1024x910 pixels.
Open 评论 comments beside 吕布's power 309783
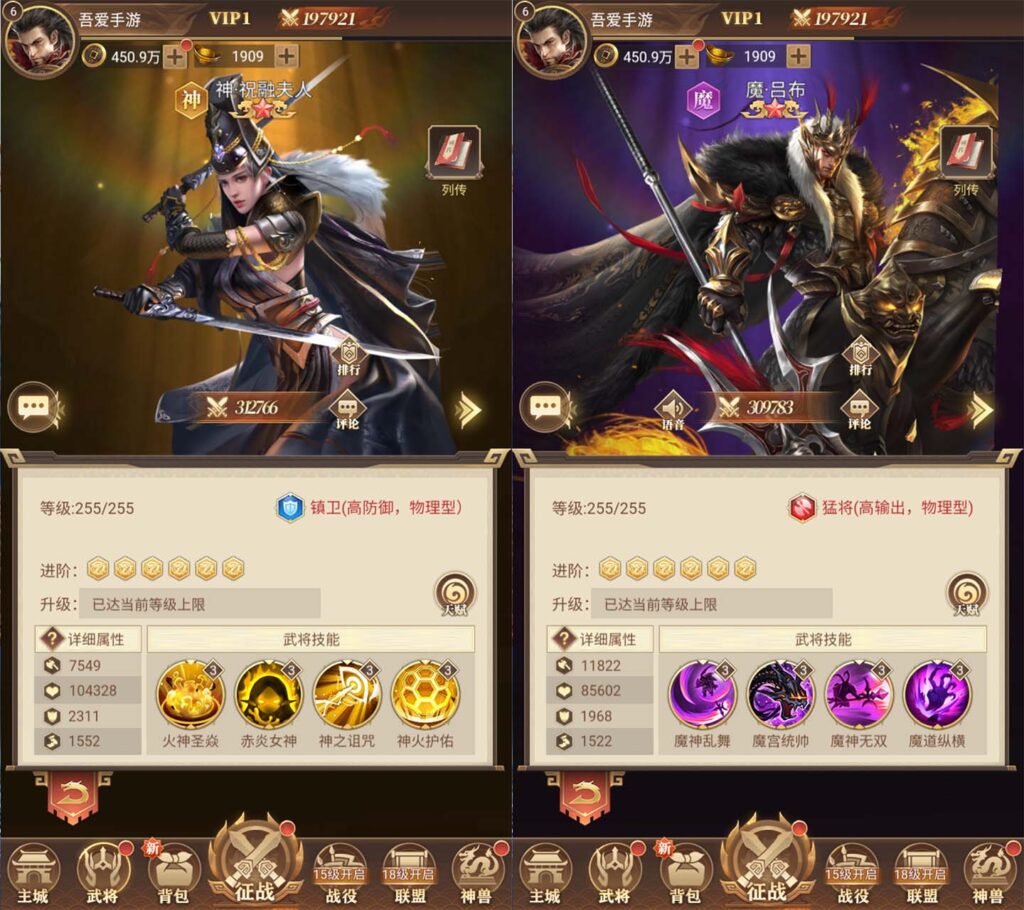pyautogui.click(x=860, y=410)
